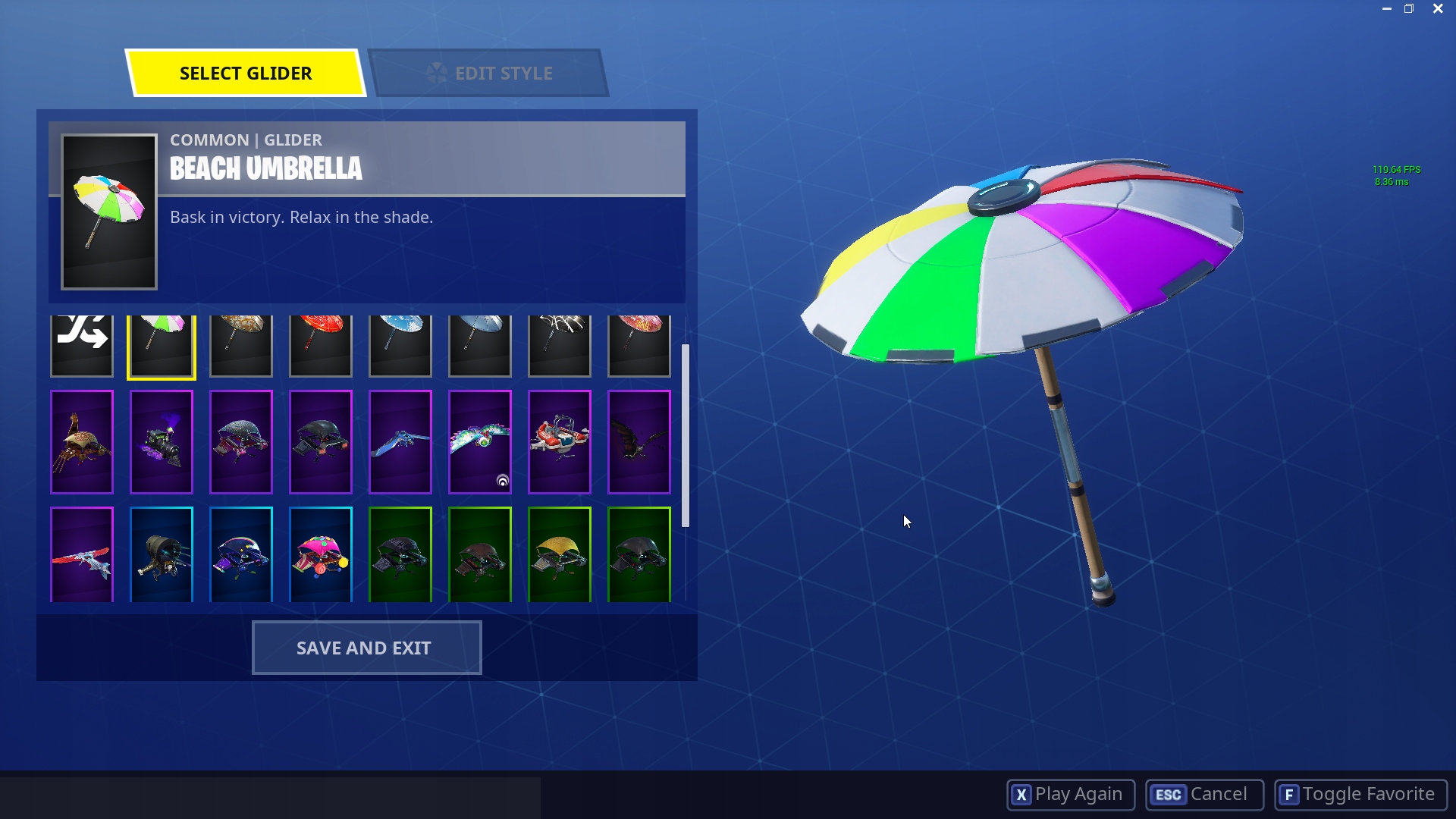
Task: Select the red dinghy boat glider
Action: pos(559,442)
